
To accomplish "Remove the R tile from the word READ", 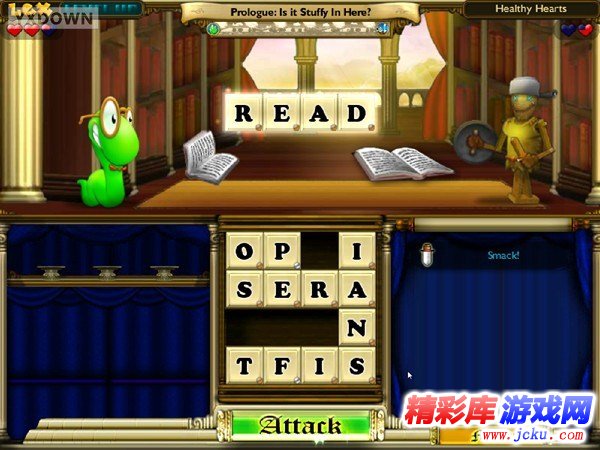I will [244, 113].
